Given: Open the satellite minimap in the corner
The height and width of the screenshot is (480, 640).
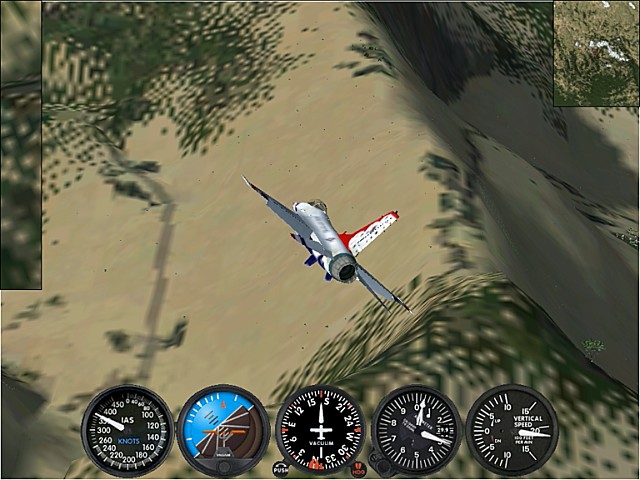Looking at the screenshot, I should click(596, 53).
